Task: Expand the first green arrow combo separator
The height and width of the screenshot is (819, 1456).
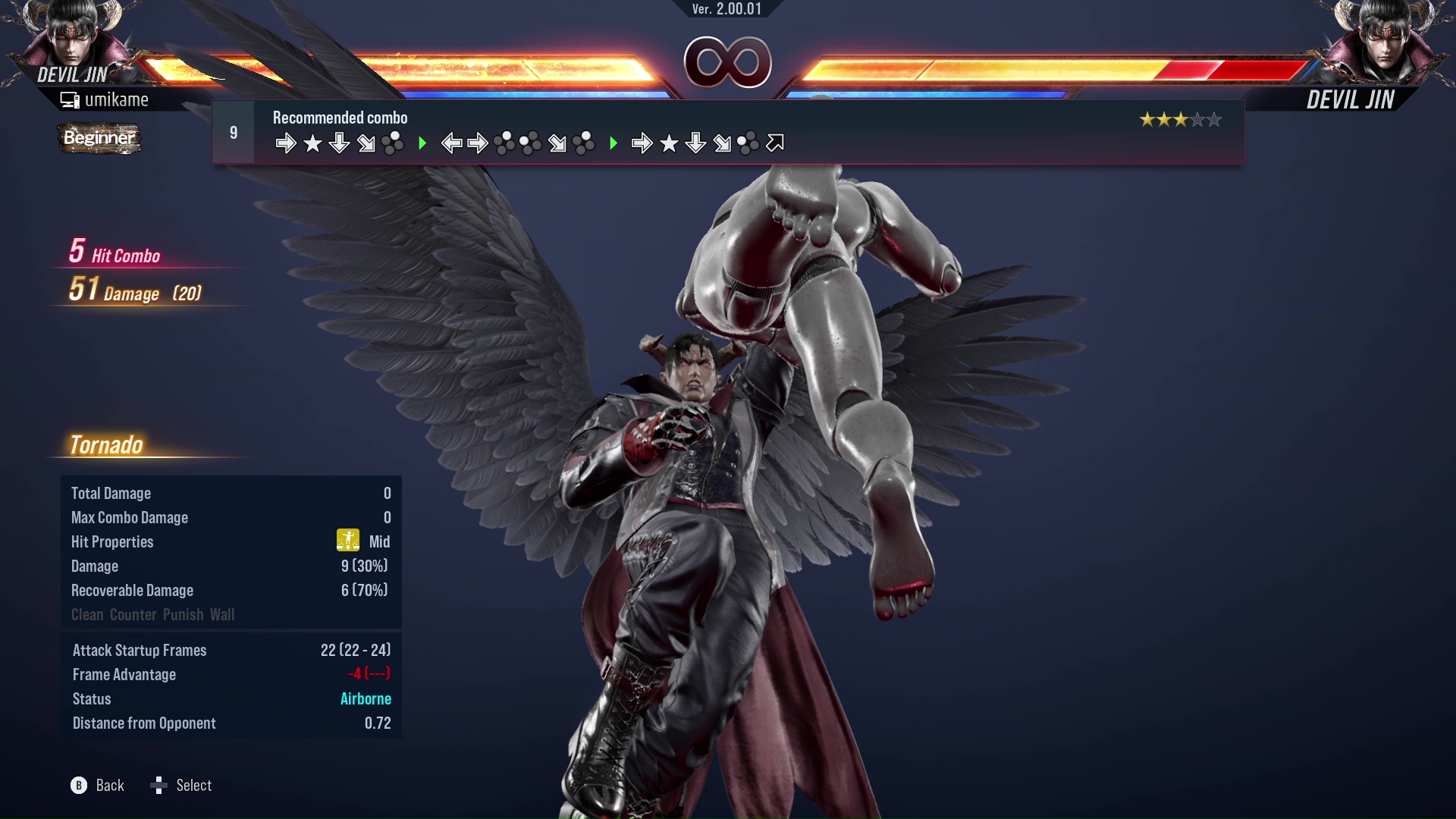Action: (422, 143)
